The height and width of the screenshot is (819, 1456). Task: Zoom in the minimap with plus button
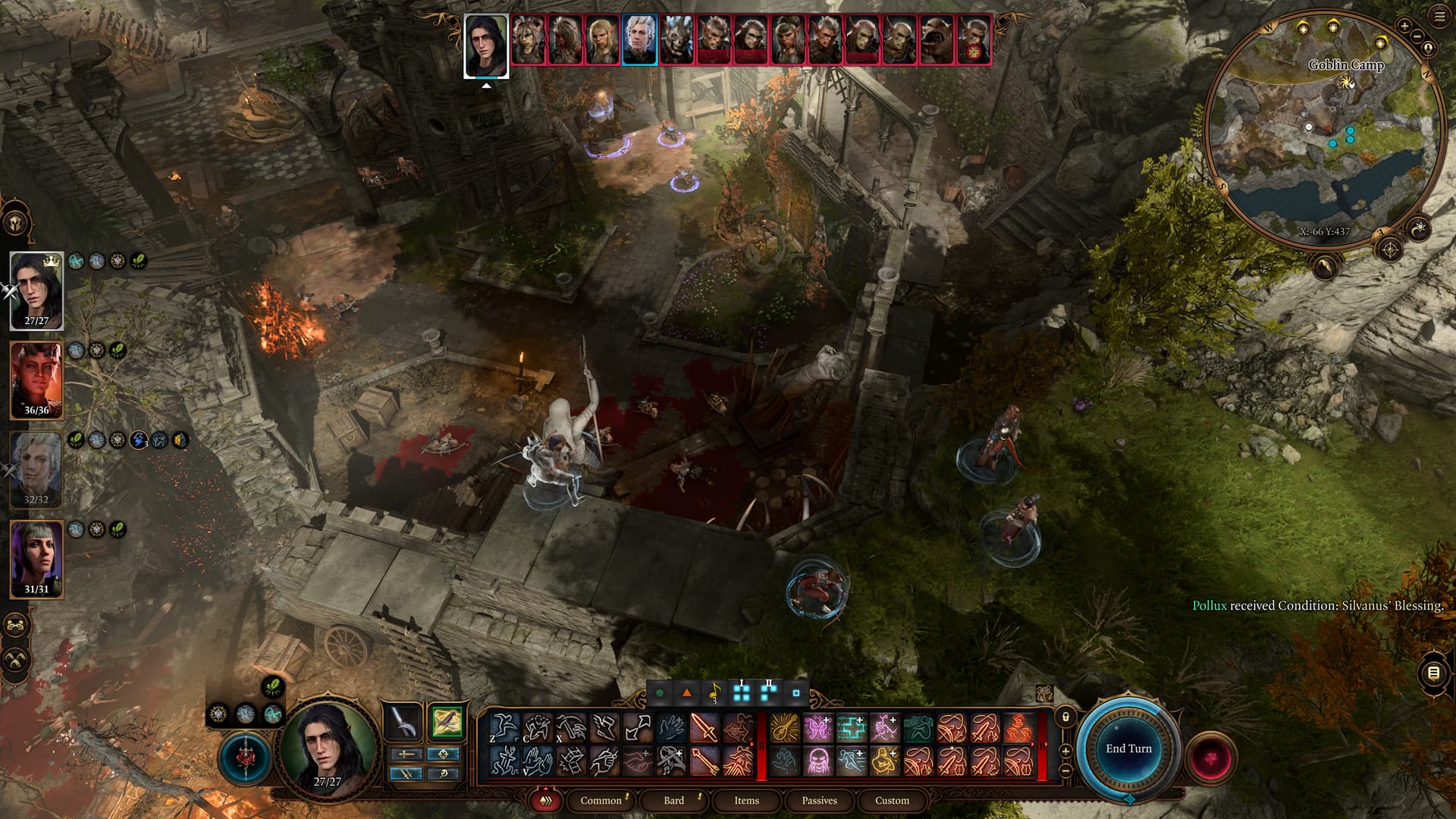pyautogui.click(x=1404, y=26)
